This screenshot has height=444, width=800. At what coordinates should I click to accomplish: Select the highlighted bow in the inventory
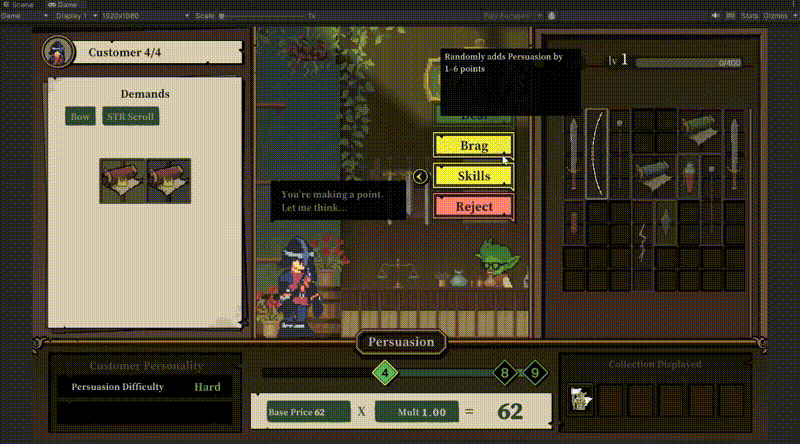coord(597,153)
